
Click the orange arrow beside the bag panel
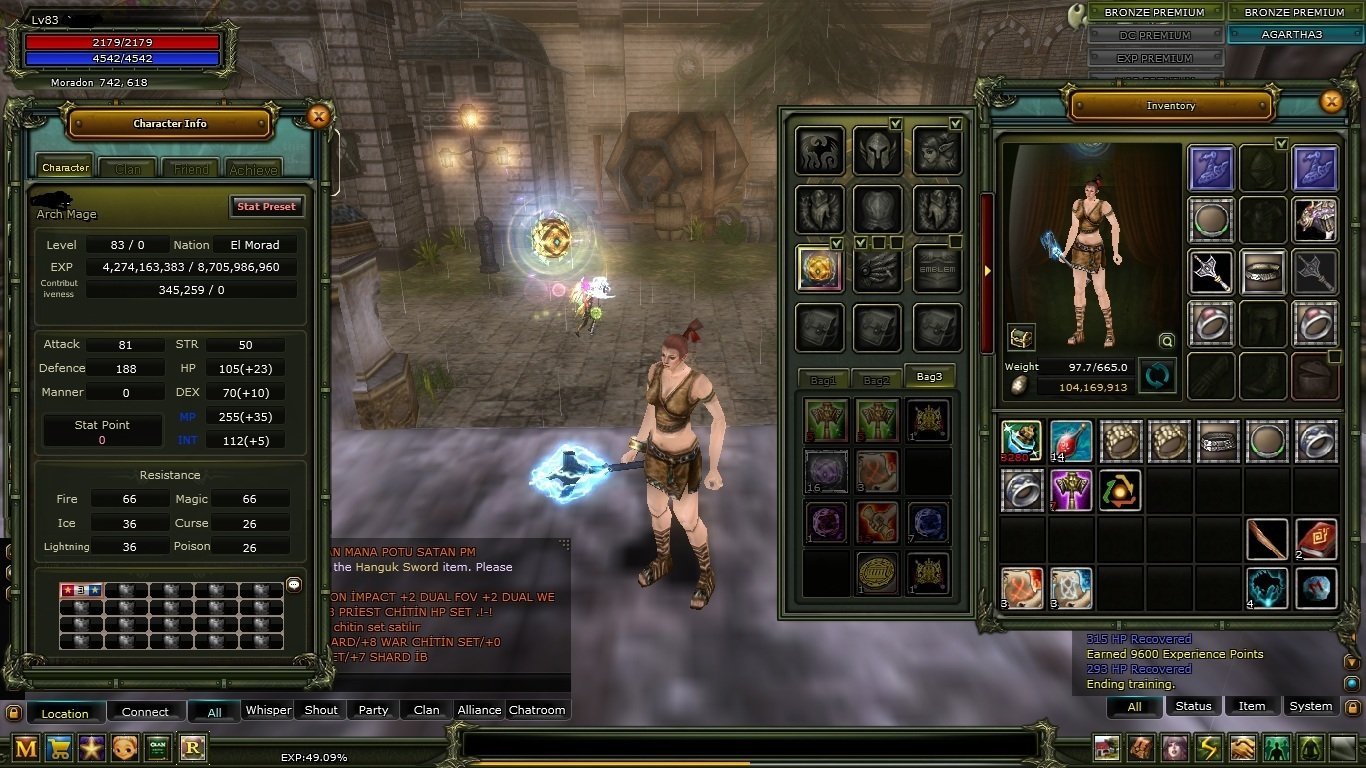[986, 270]
